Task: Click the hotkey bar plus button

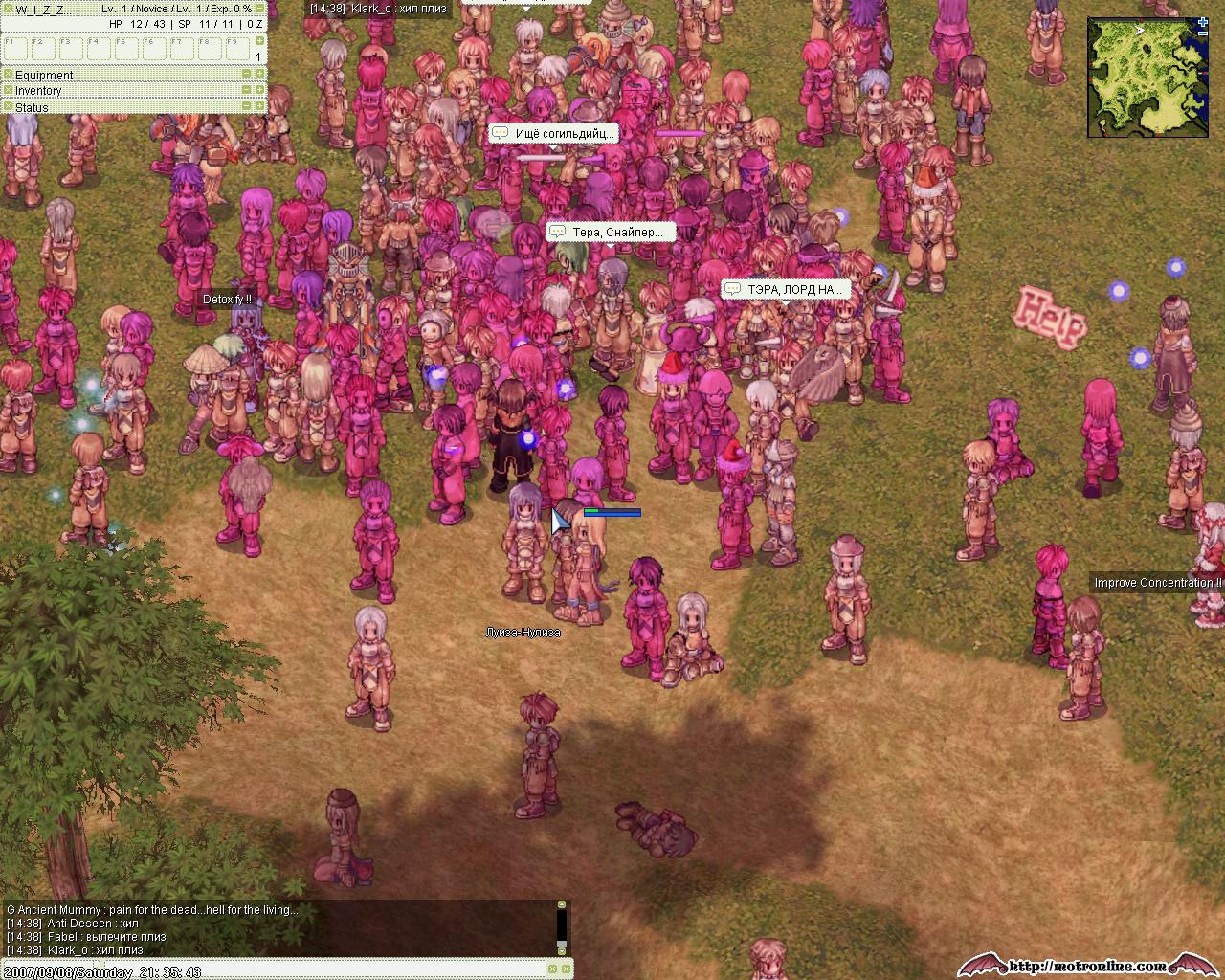Action: (259, 41)
